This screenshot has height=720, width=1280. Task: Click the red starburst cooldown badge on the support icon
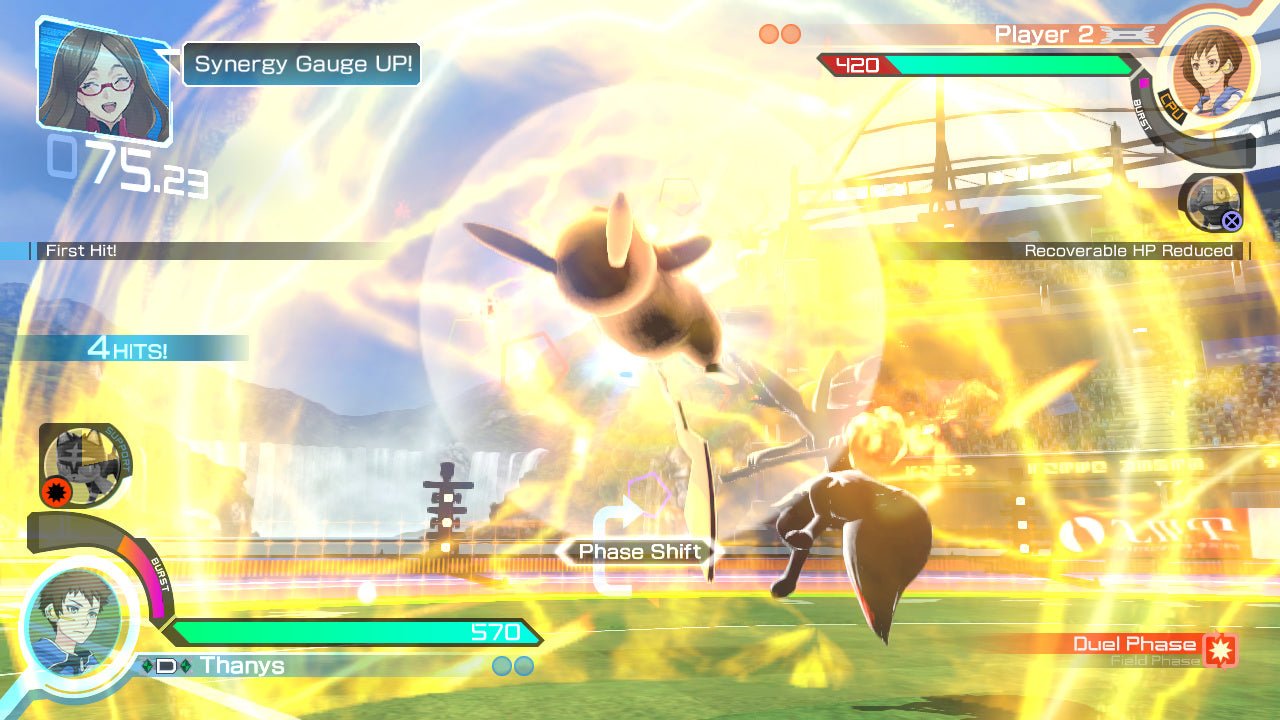click(x=57, y=492)
